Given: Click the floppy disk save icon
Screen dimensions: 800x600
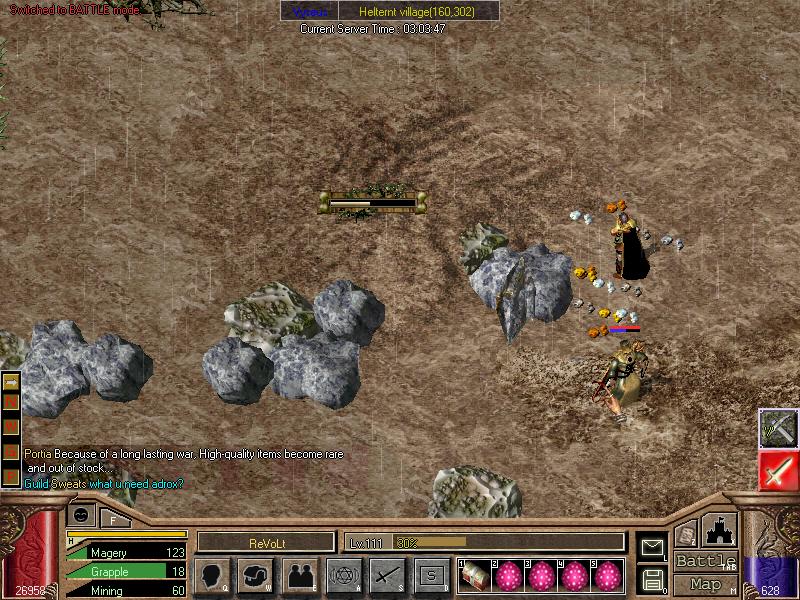Looking at the screenshot, I should click(x=652, y=579).
